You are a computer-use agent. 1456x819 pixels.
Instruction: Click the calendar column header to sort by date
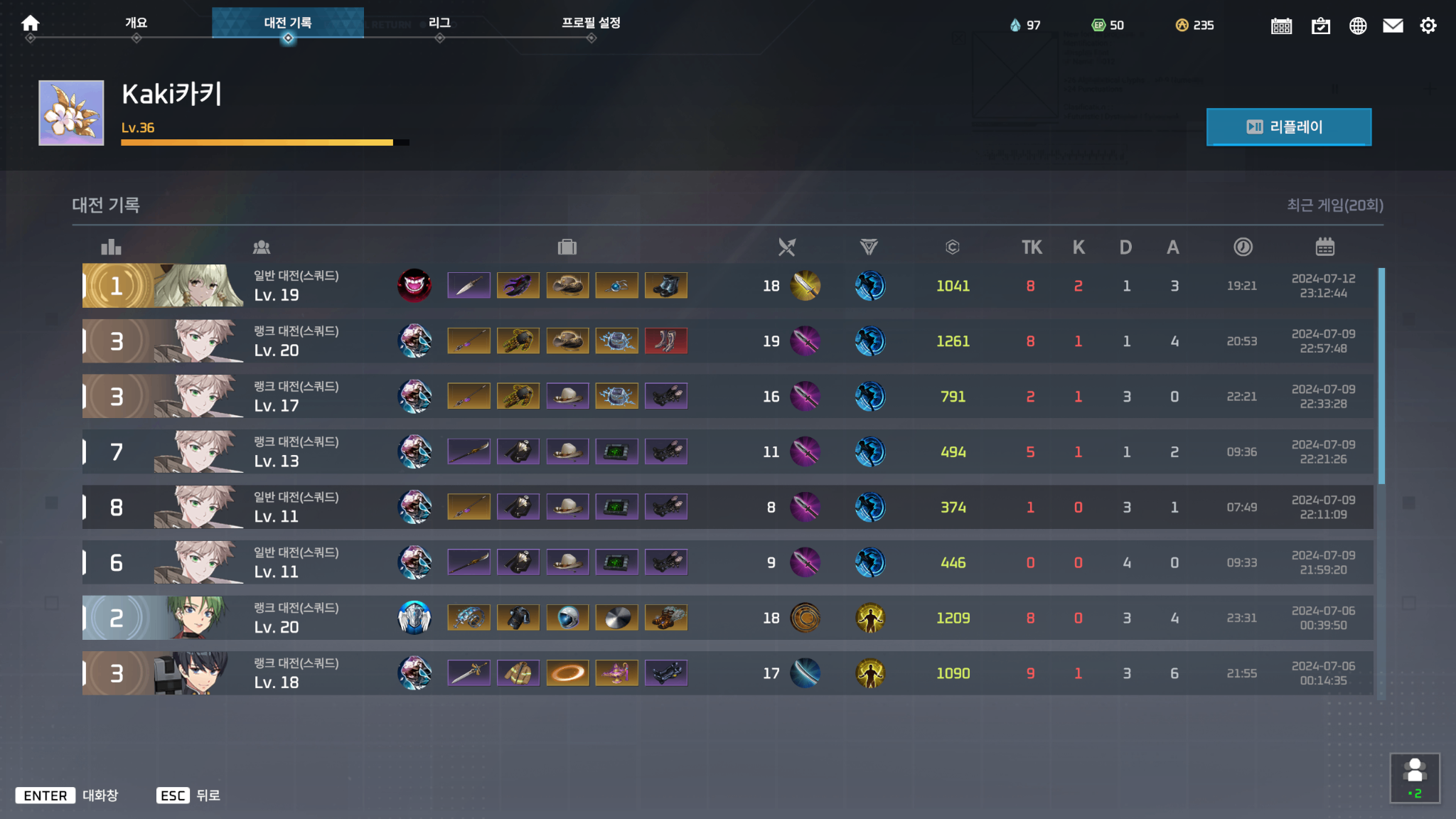1323,247
